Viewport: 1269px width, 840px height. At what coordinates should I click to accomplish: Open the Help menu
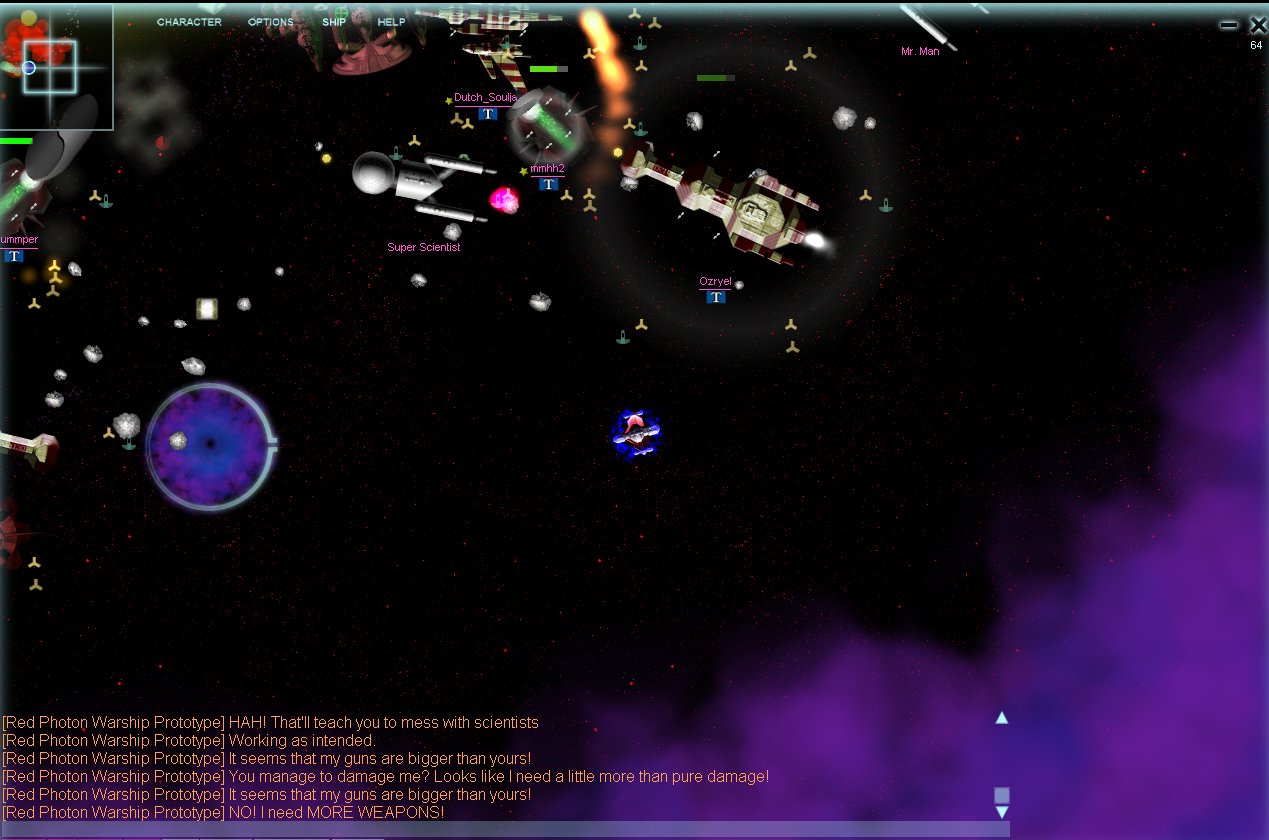391,22
